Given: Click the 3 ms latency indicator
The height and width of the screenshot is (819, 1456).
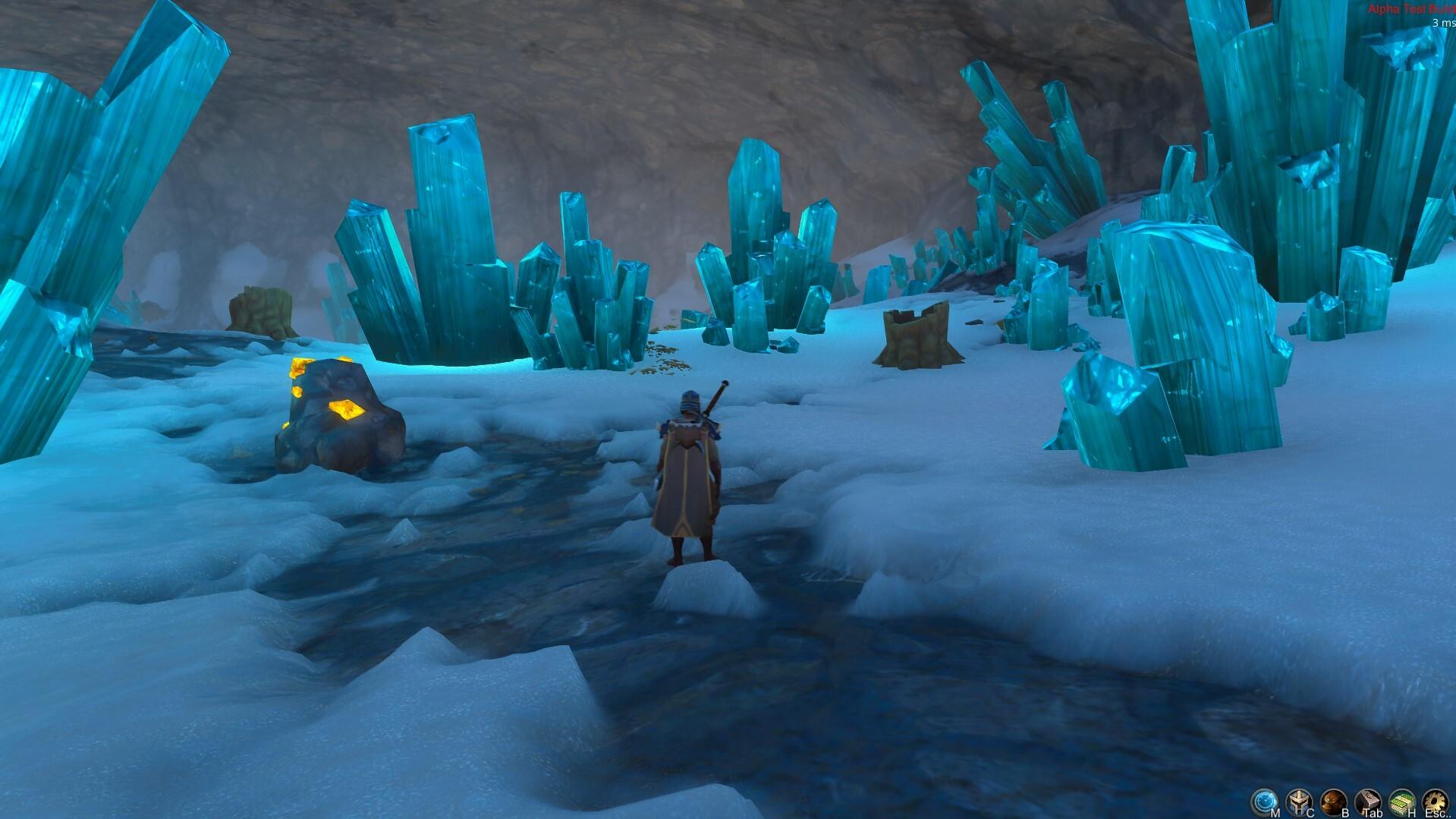Looking at the screenshot, I should (1438, 24).
